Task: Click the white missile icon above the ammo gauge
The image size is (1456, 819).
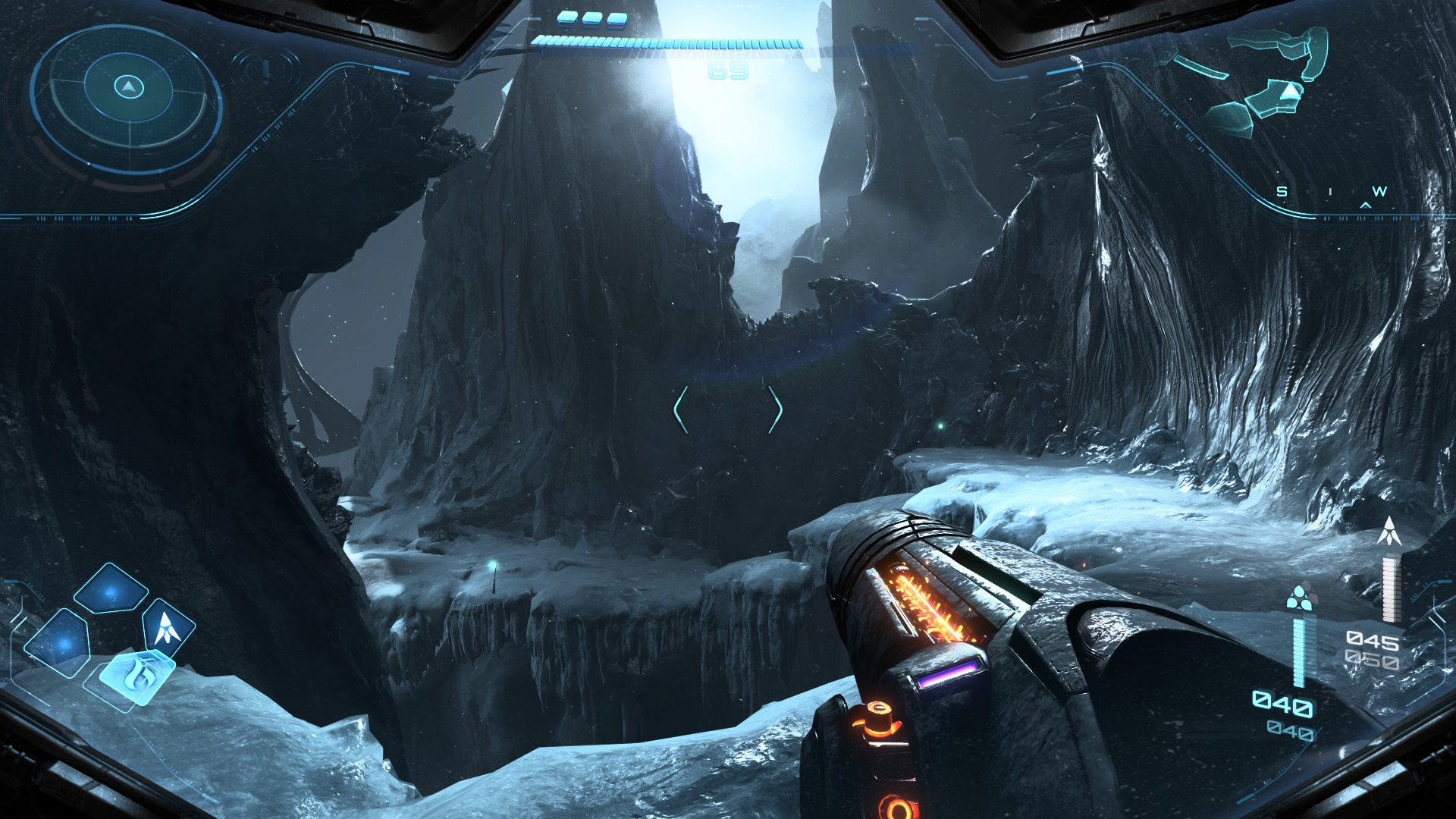Action: (x=1389, y=532)
